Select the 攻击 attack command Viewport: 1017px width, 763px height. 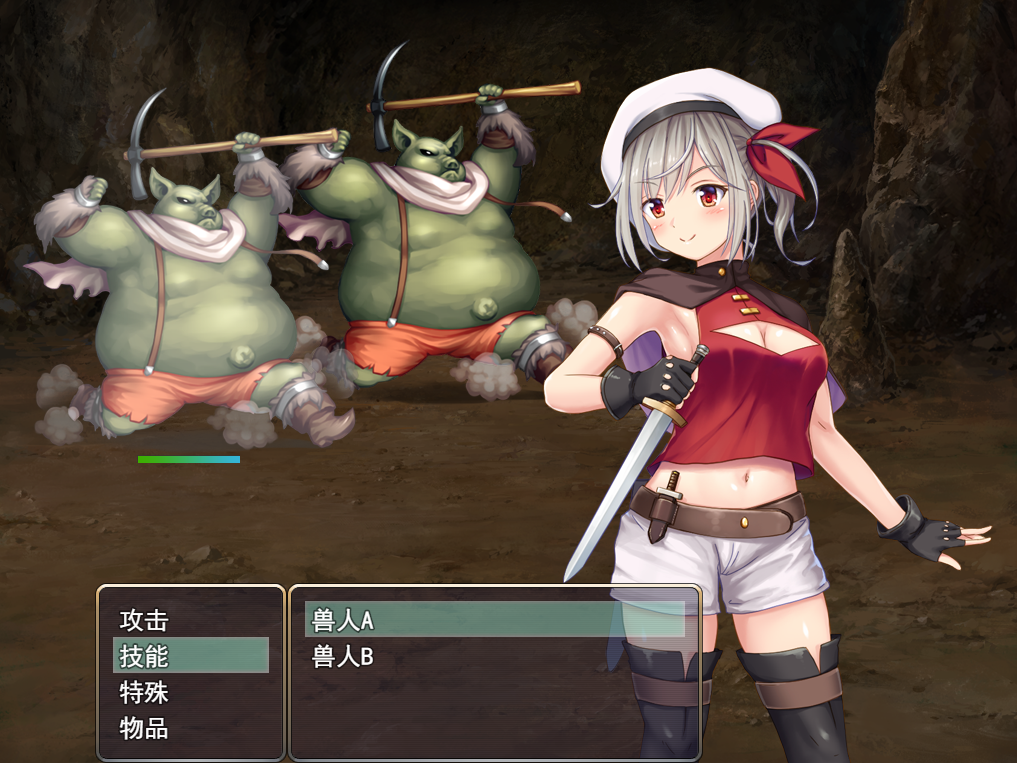coord(145,620)
